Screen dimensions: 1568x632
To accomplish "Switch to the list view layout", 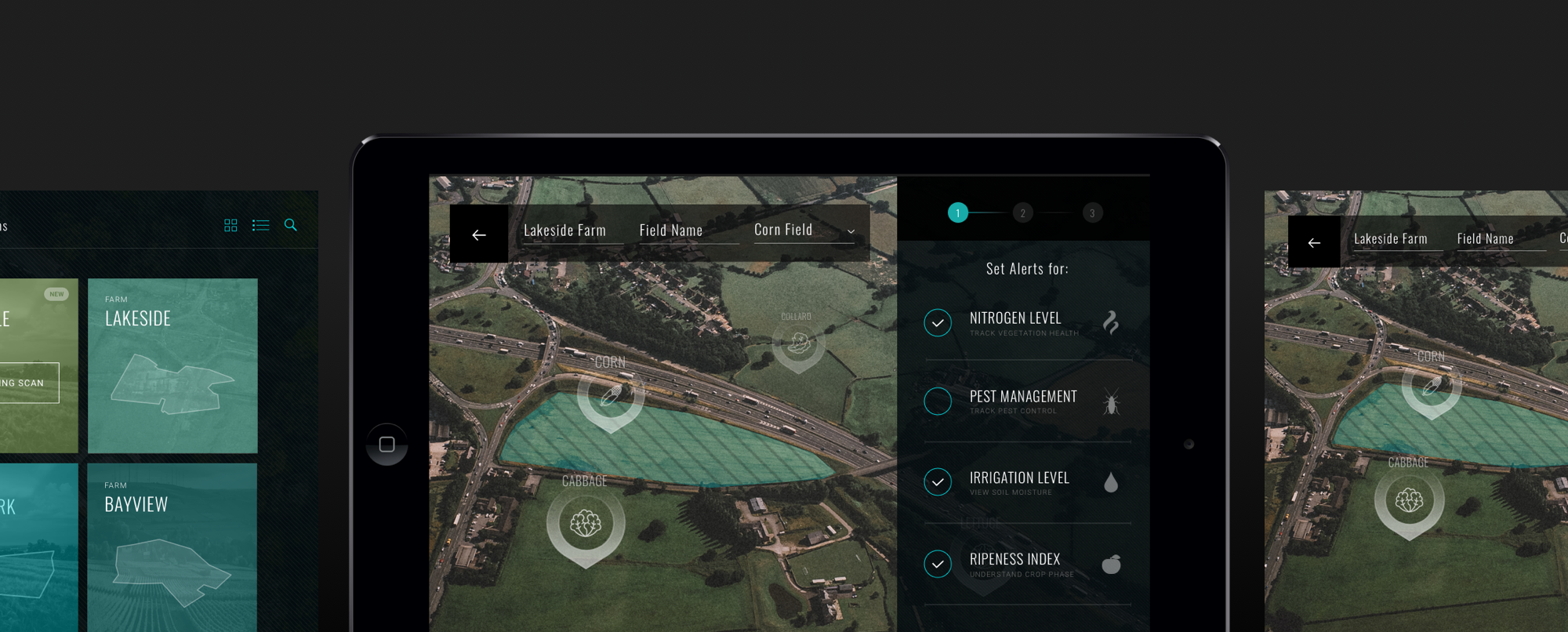I will click(x=261, y=226).
